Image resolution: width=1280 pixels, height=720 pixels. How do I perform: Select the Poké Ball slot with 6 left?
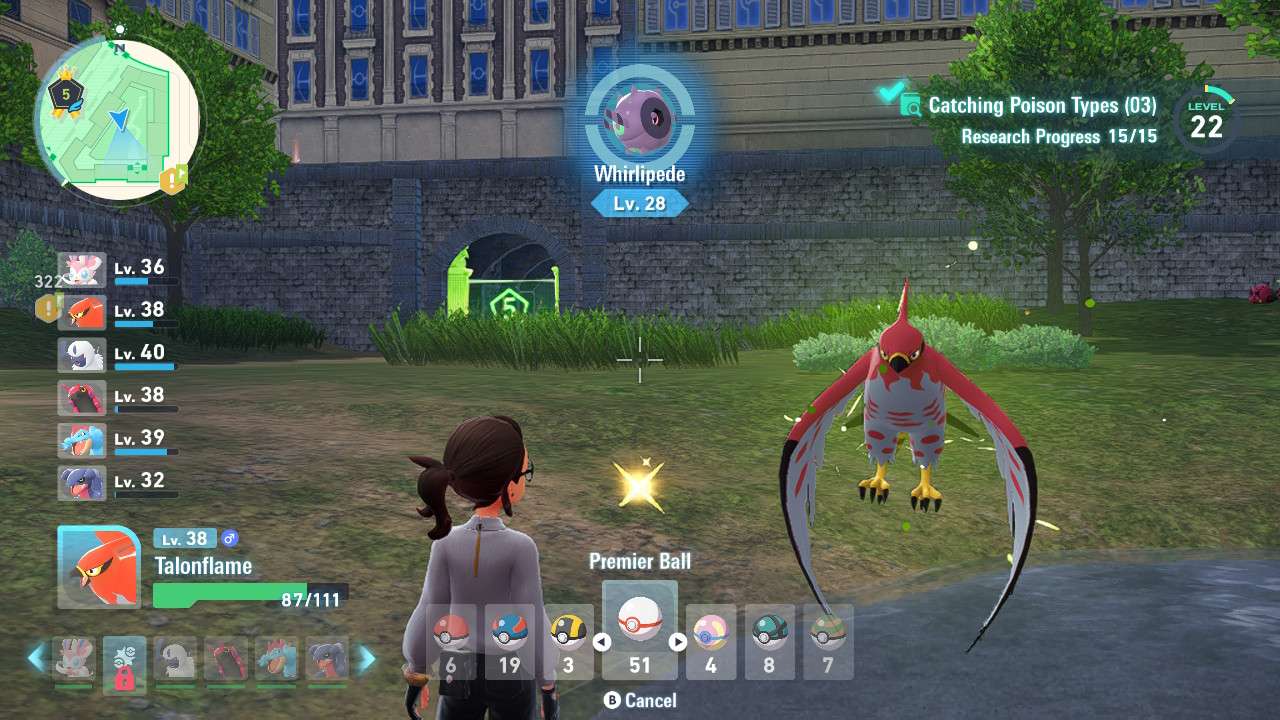click(451, 641)
